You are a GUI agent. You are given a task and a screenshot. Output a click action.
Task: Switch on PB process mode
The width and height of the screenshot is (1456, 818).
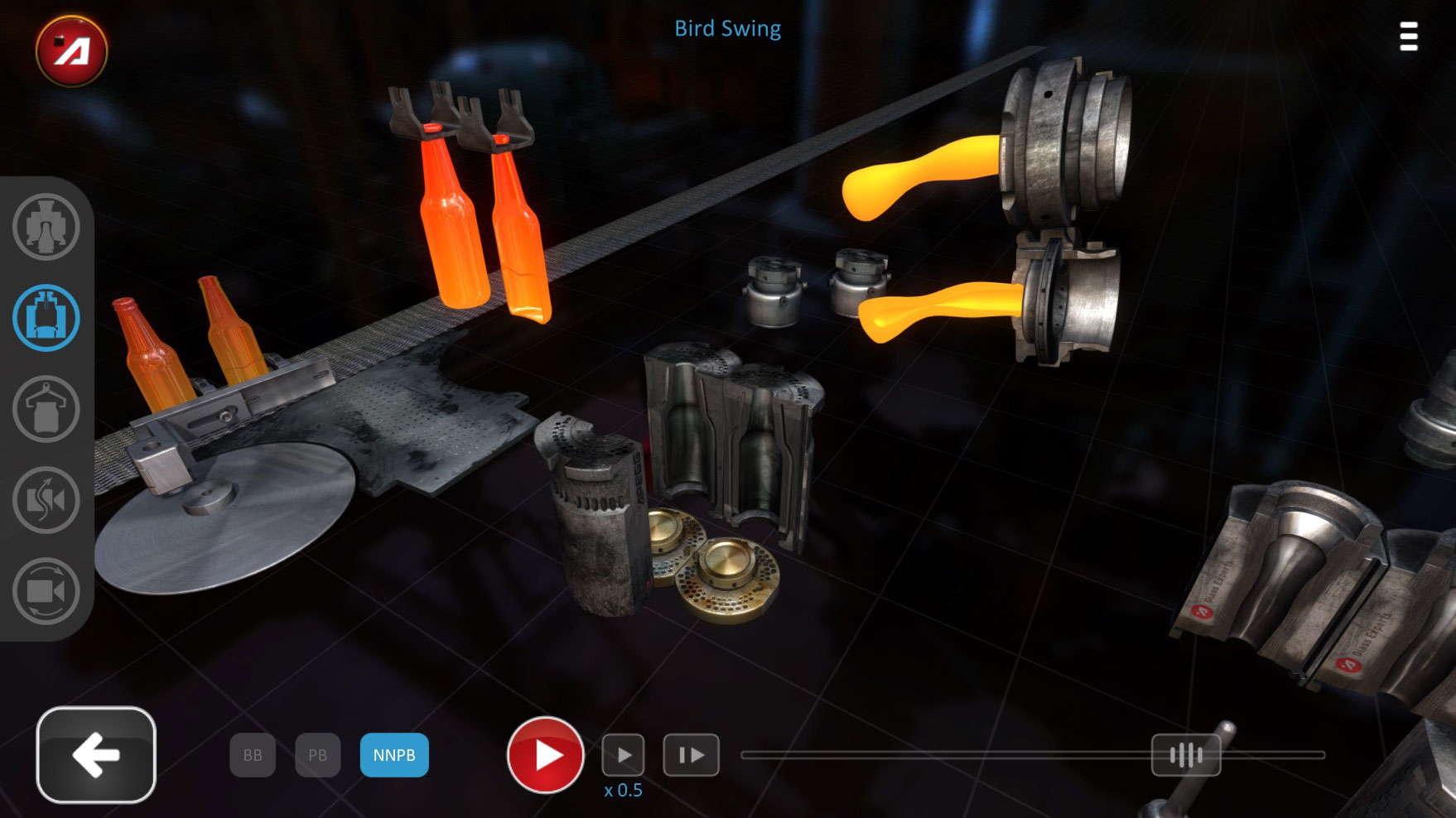(317, 754)
